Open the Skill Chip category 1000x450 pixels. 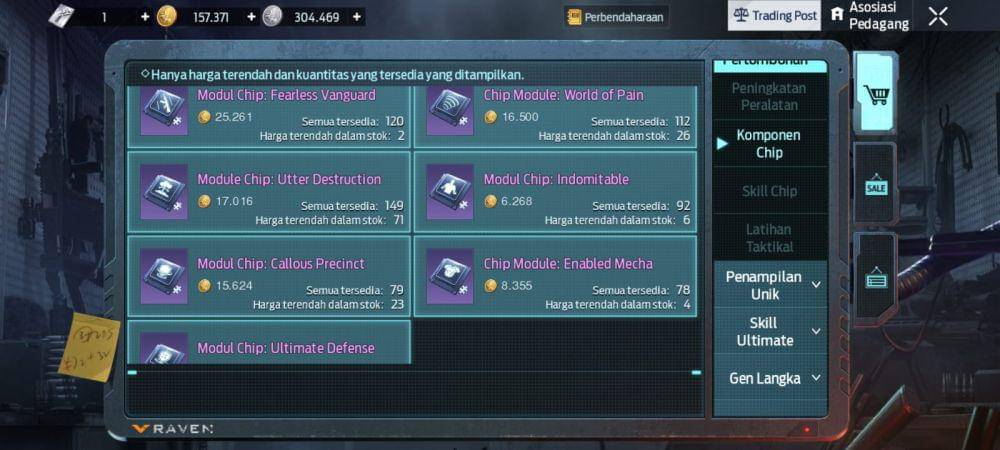point(769,191)
